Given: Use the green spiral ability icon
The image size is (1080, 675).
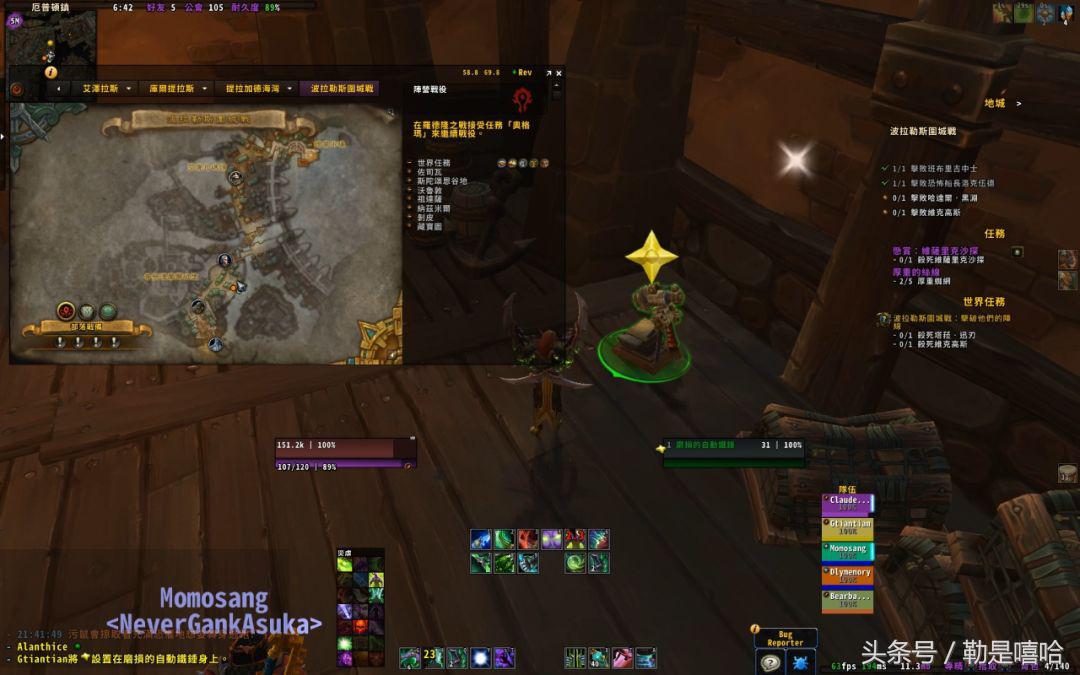Looking at the screenshot, I should tap(575, 563).
